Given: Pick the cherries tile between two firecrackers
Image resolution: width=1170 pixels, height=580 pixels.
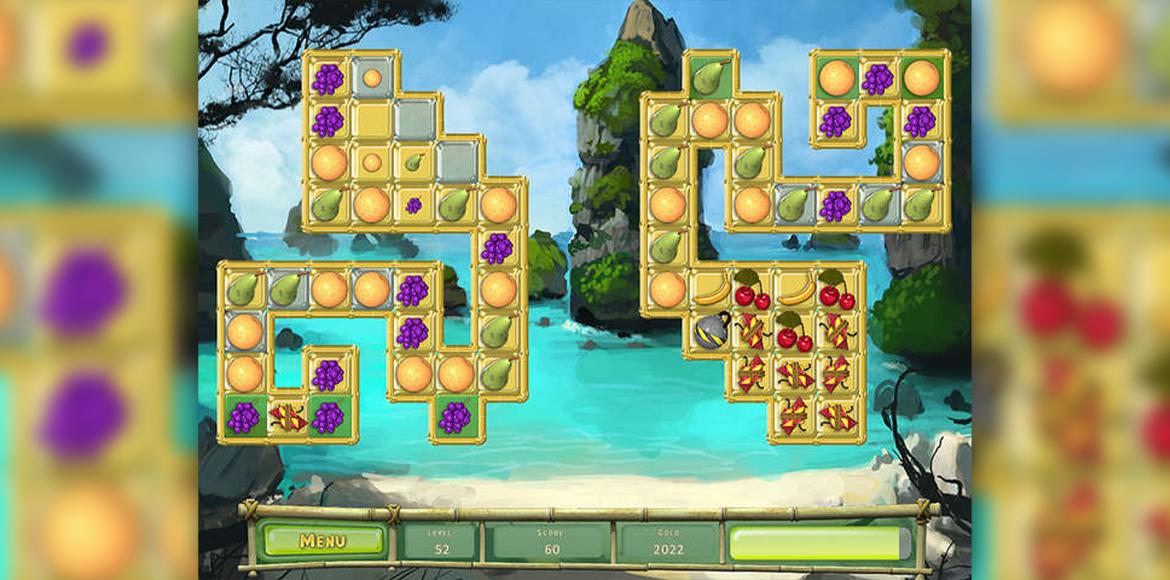Looking at the screenshot, I should (794, 332).
